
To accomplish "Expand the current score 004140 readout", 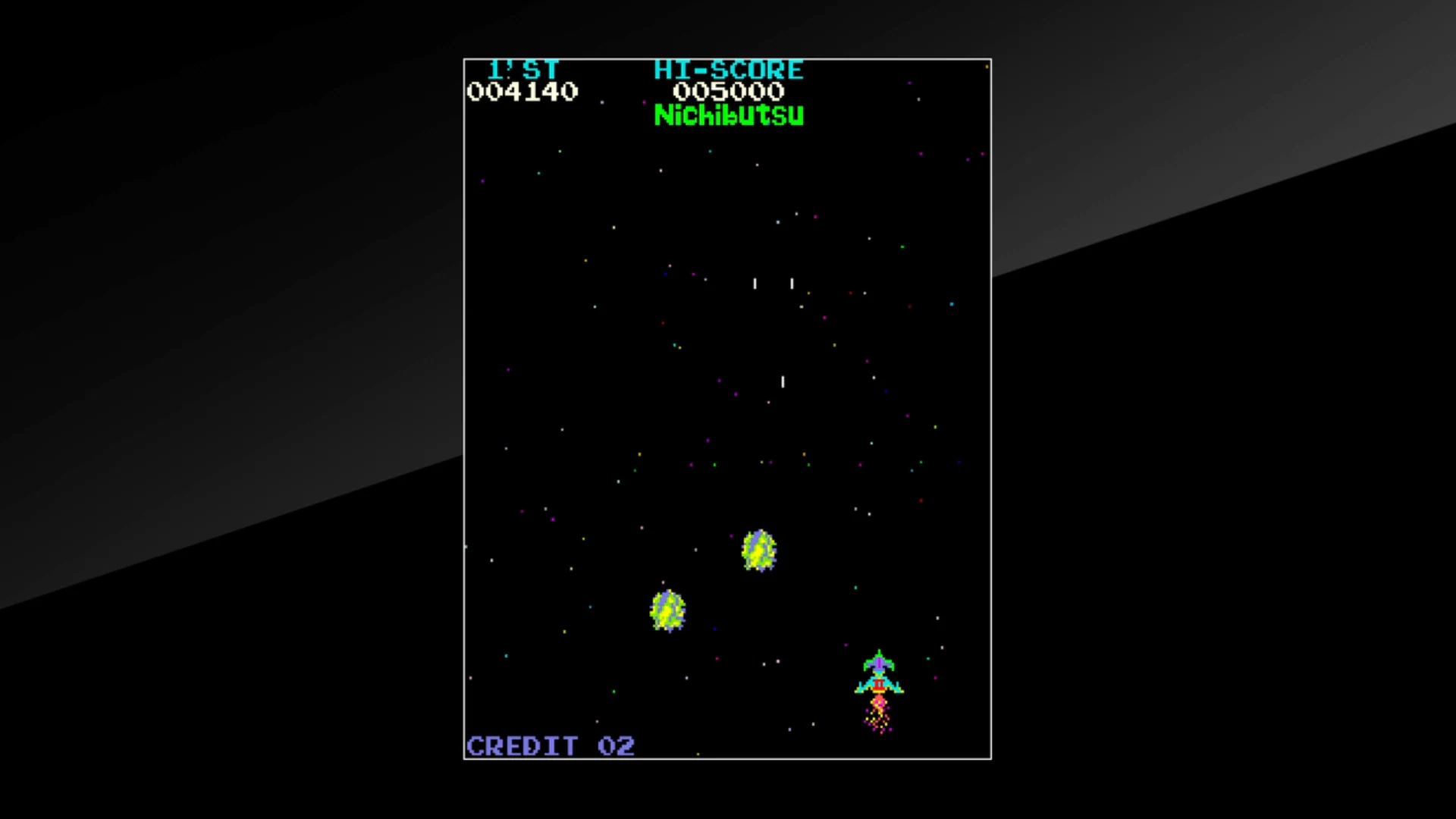I will tap(522, 91).
